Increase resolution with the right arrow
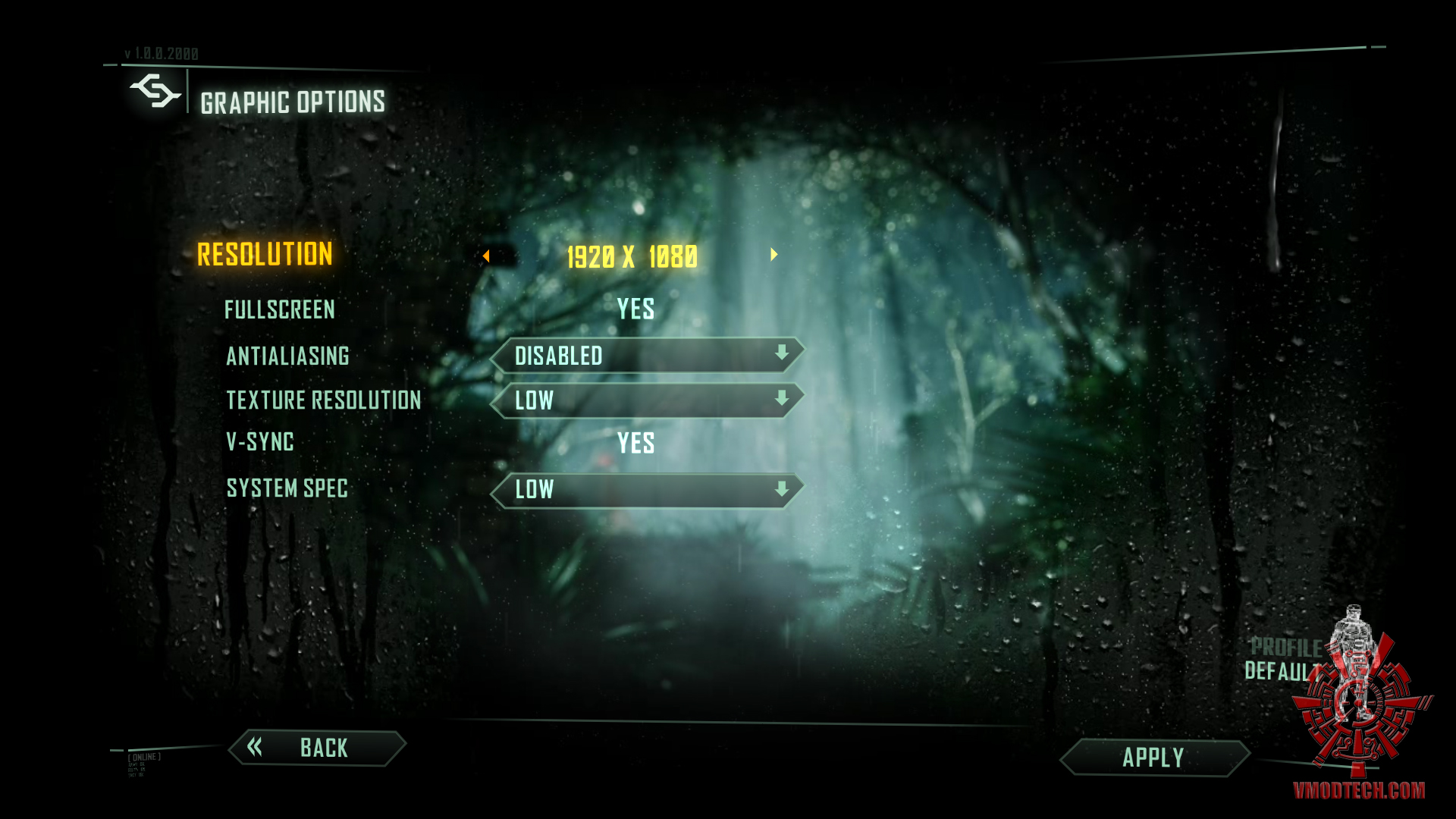Image resolution: width=1456 pixels, height=819 pixels. 773,255
